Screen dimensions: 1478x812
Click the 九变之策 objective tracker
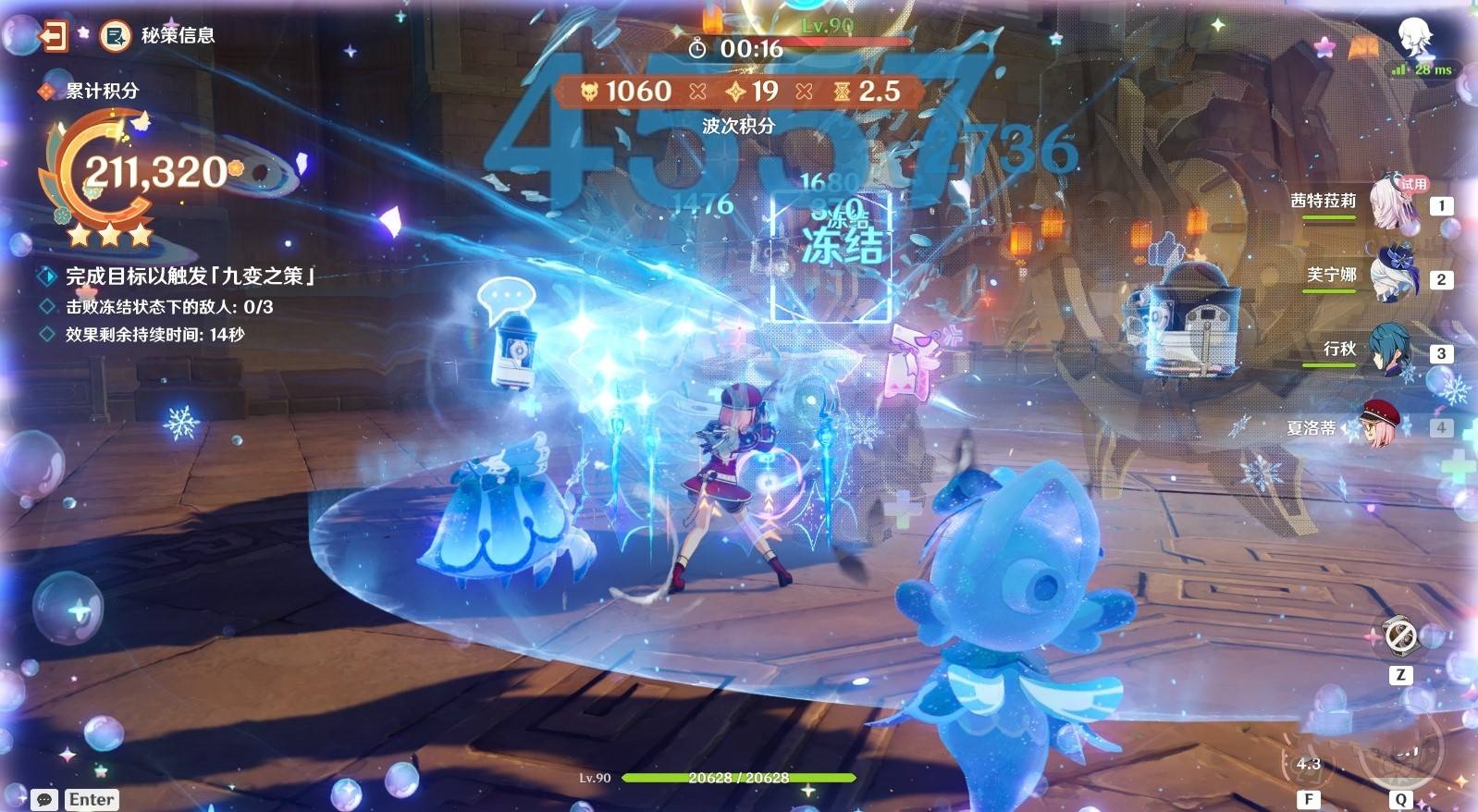[x=190, y=276]
